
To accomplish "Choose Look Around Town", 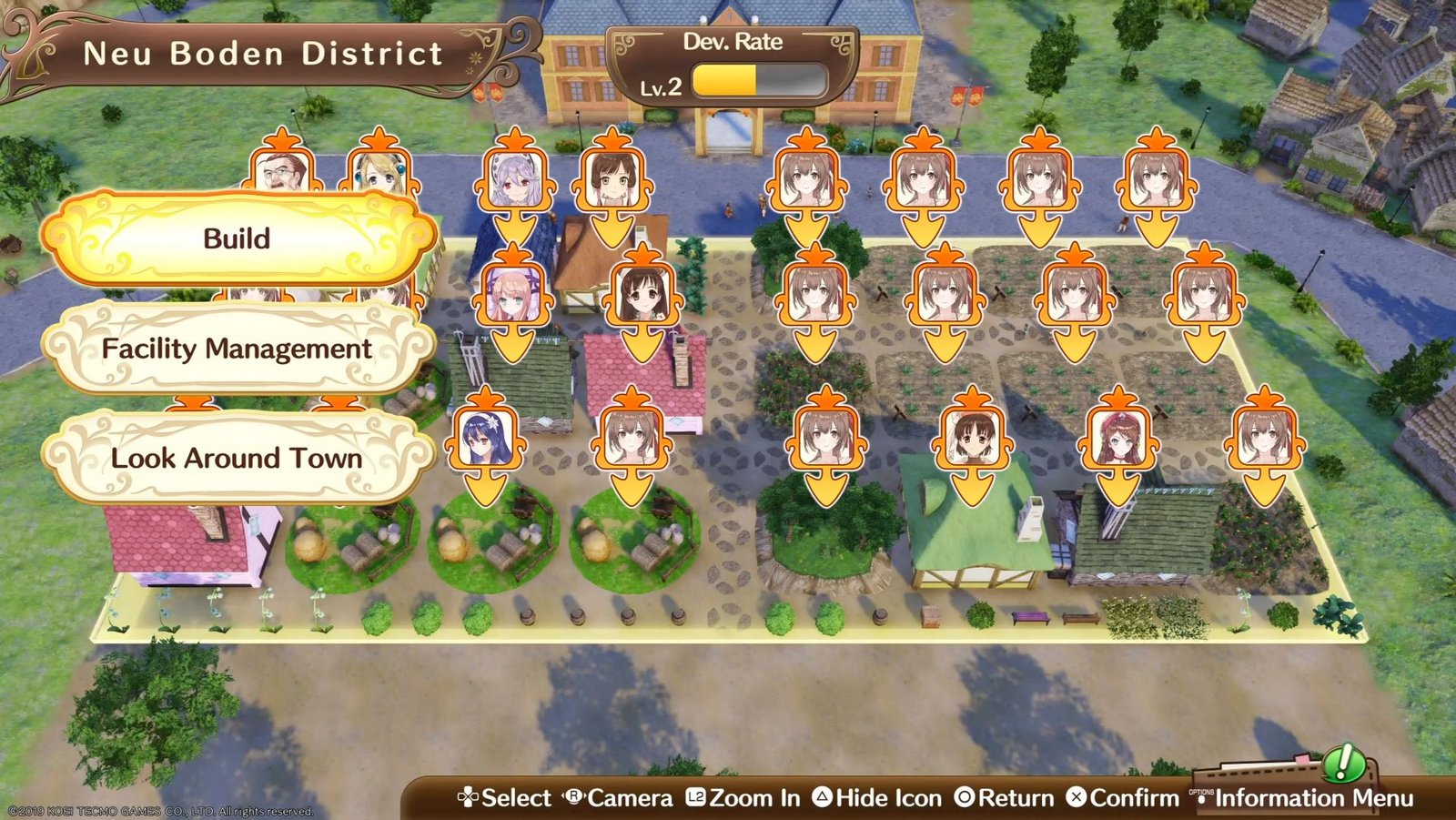I will 238,458.
